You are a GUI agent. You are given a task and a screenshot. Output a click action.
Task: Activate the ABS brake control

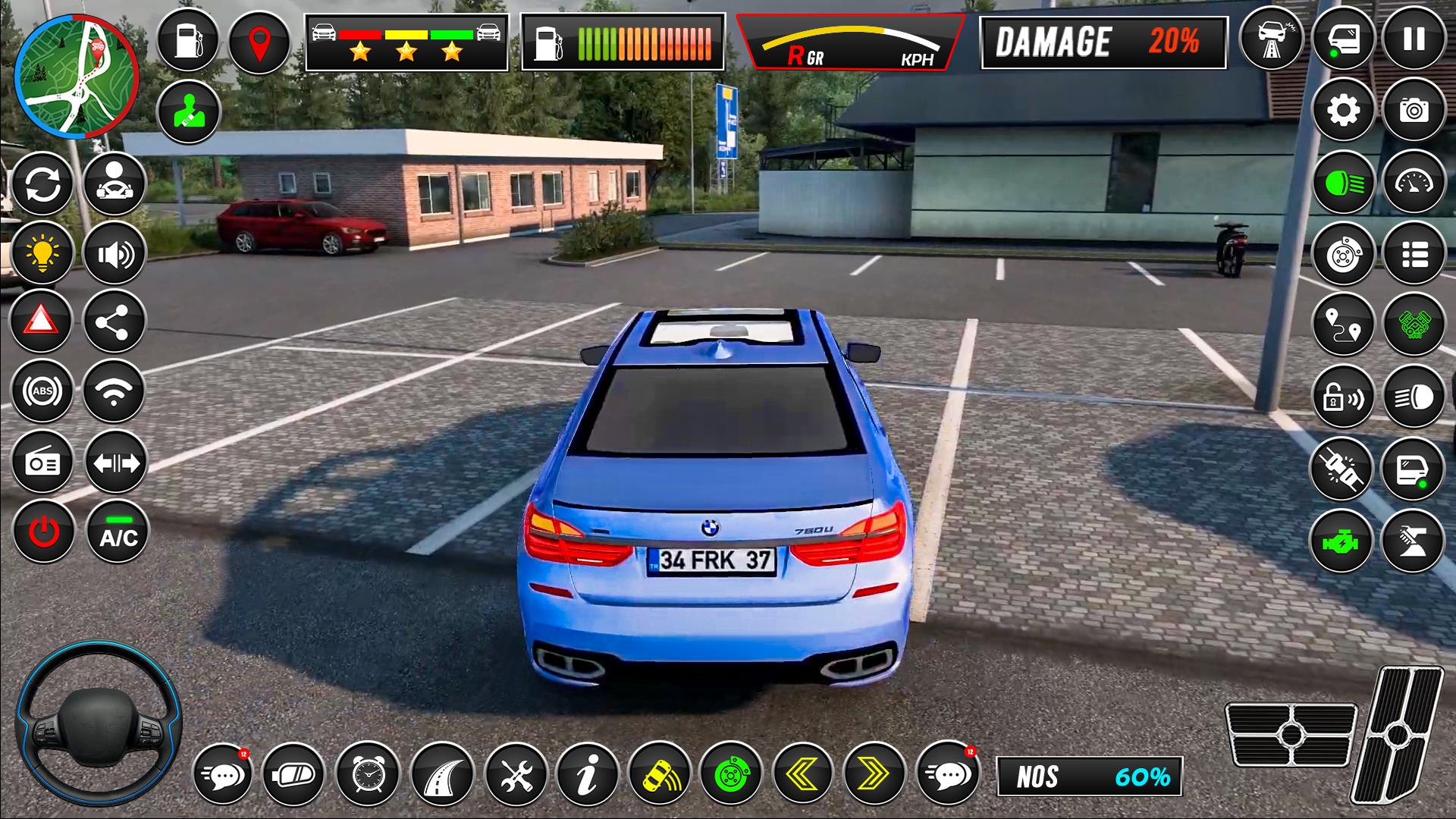(x=42, y=391)
